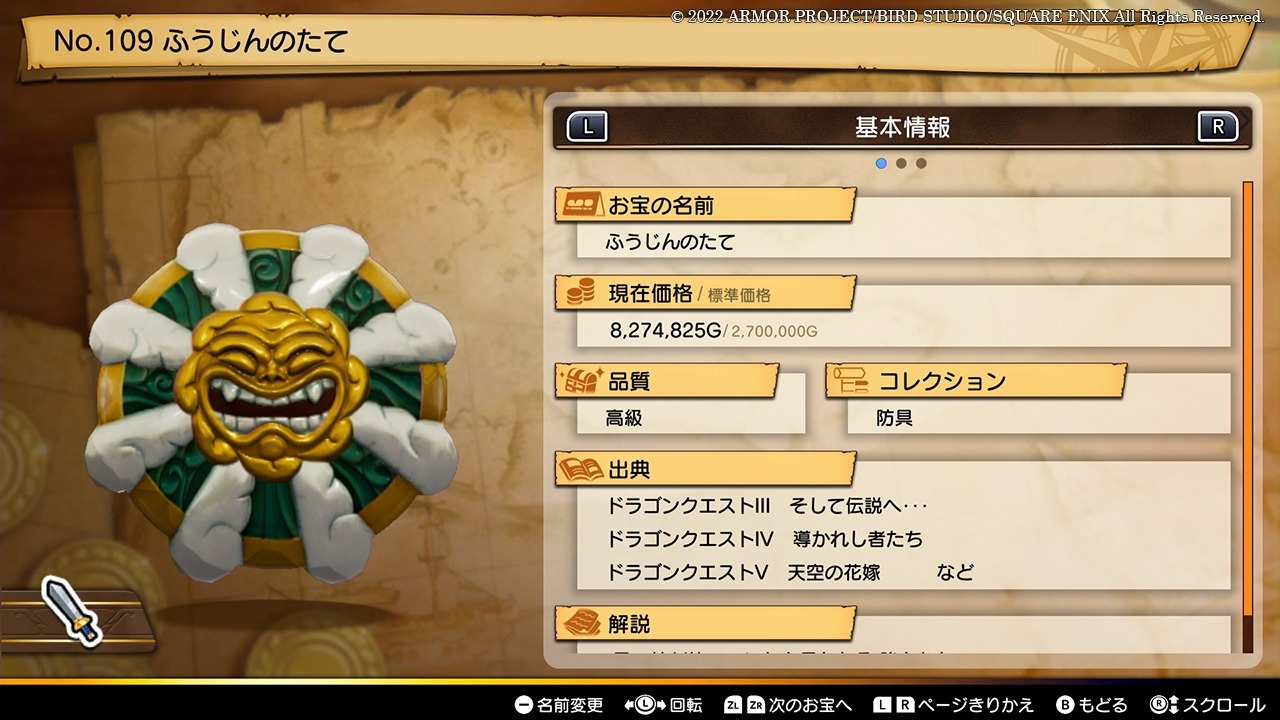Select the gold coins icon on 現在価格

coord(579,290)
